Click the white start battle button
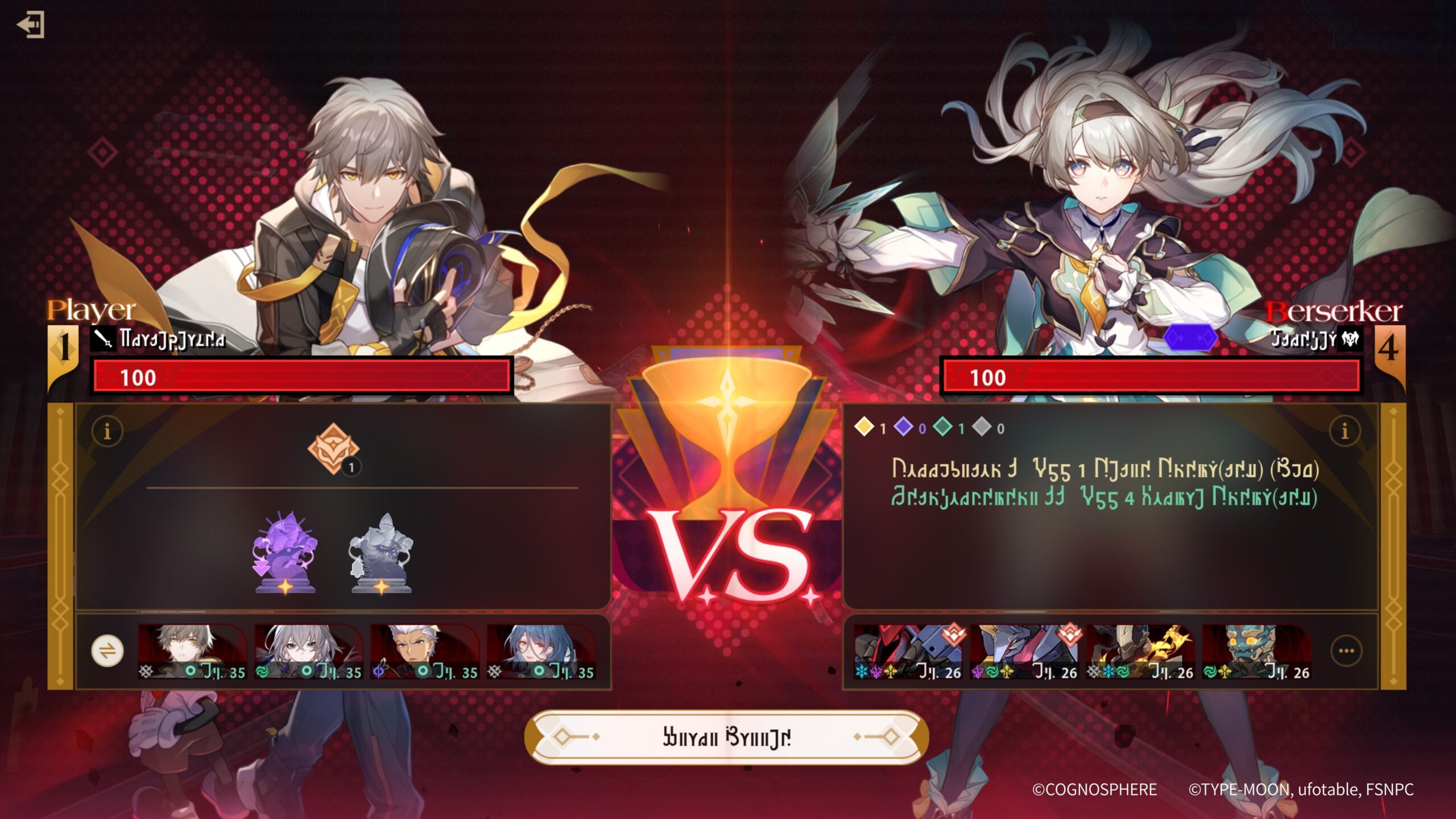 [727, 737]
